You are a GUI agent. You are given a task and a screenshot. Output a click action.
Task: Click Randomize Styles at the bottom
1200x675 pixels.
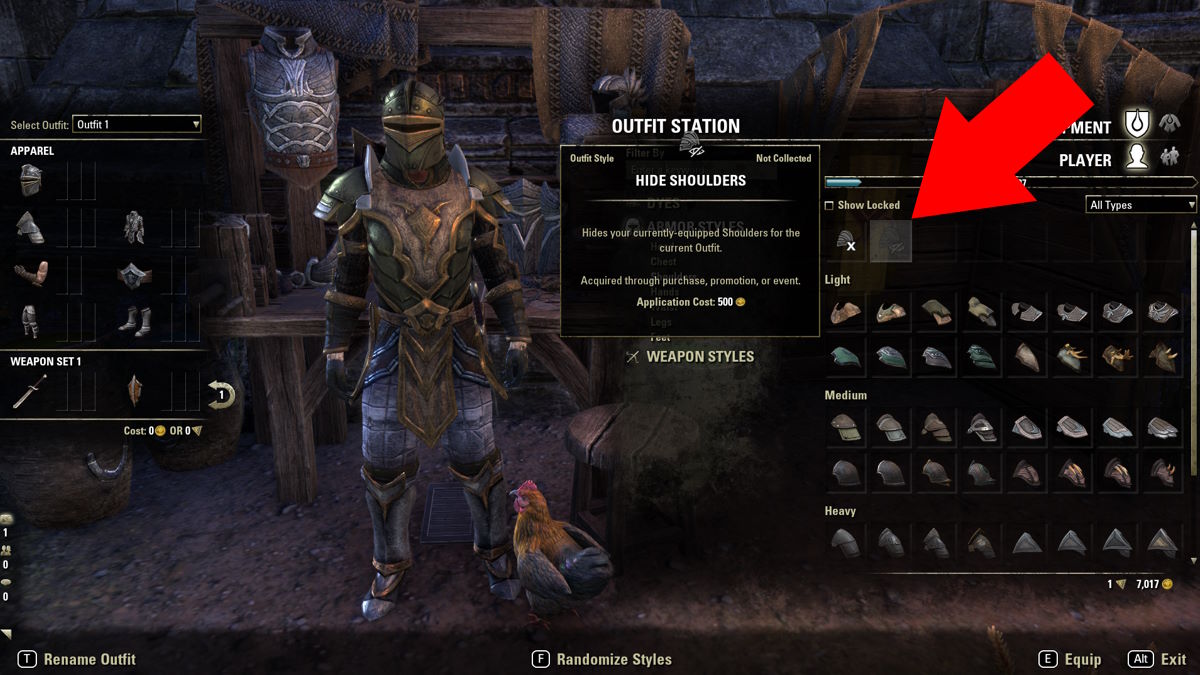click(x=613, y=659)
